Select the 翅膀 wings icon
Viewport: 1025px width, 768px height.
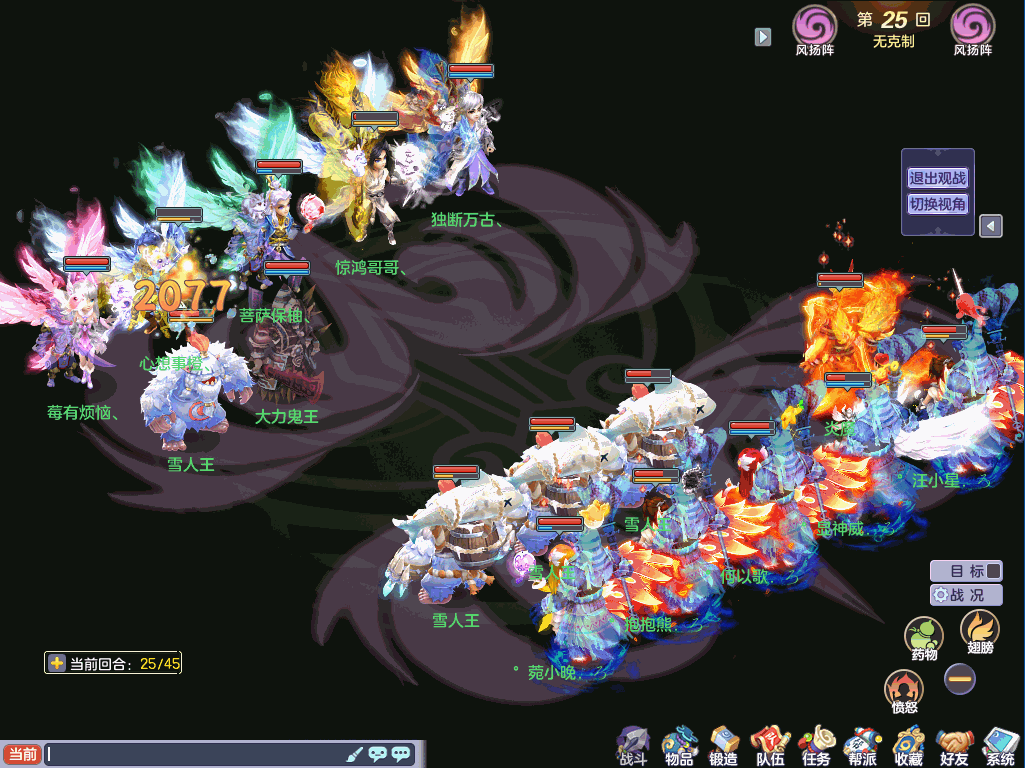[979, 632]
